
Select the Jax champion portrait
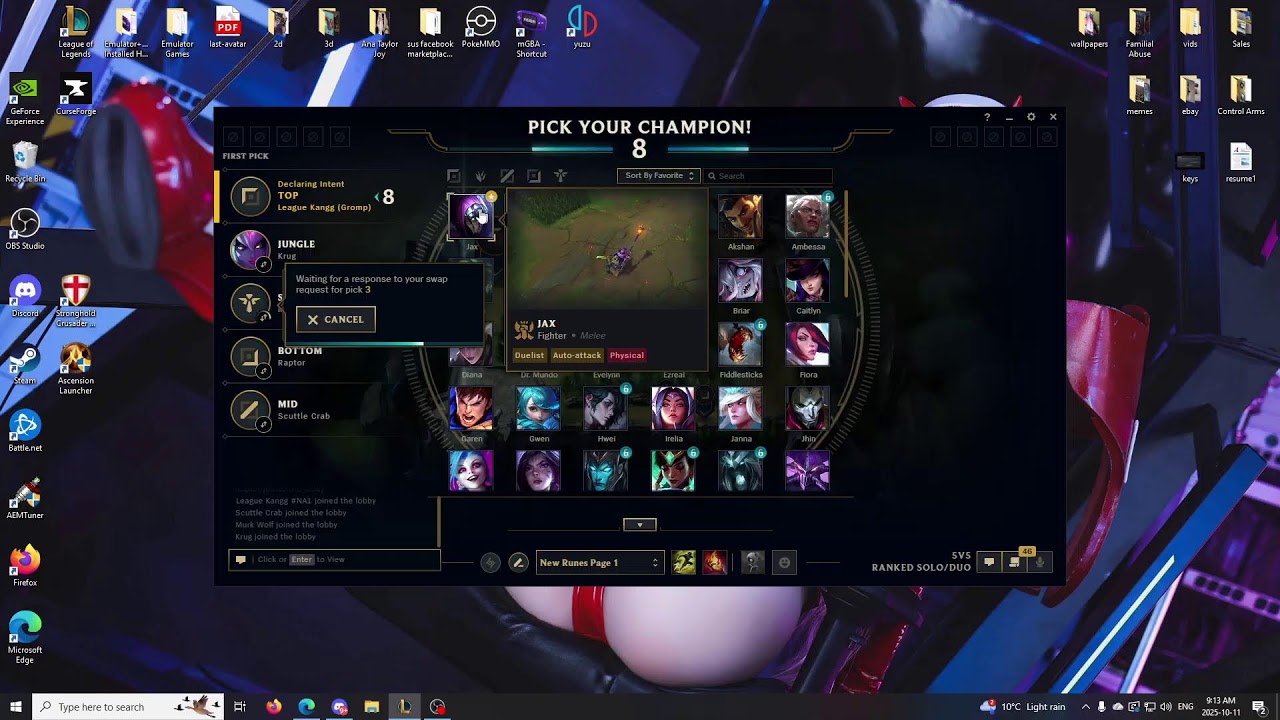click(x=471, y=217)
